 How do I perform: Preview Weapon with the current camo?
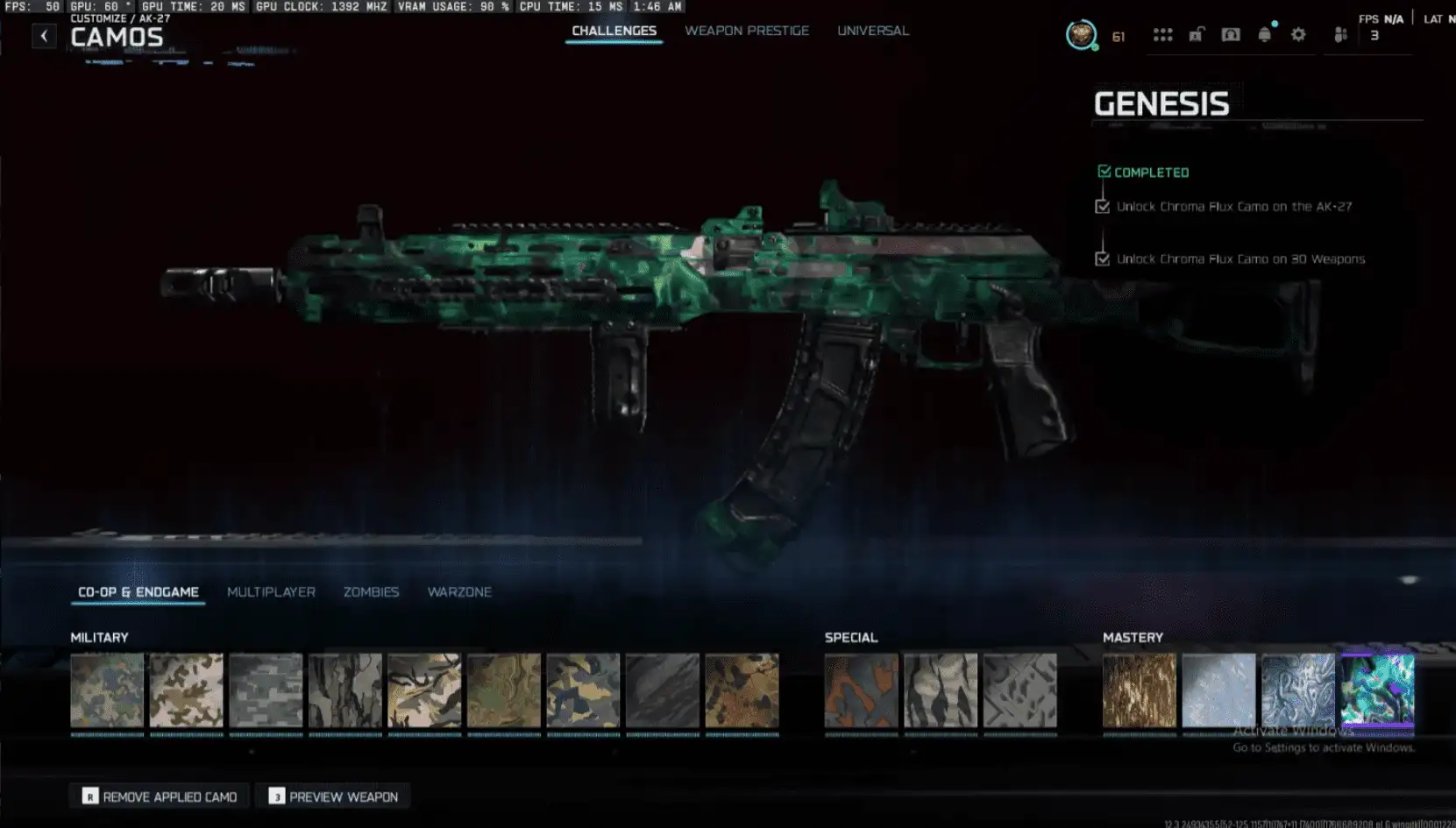(333, 796)
